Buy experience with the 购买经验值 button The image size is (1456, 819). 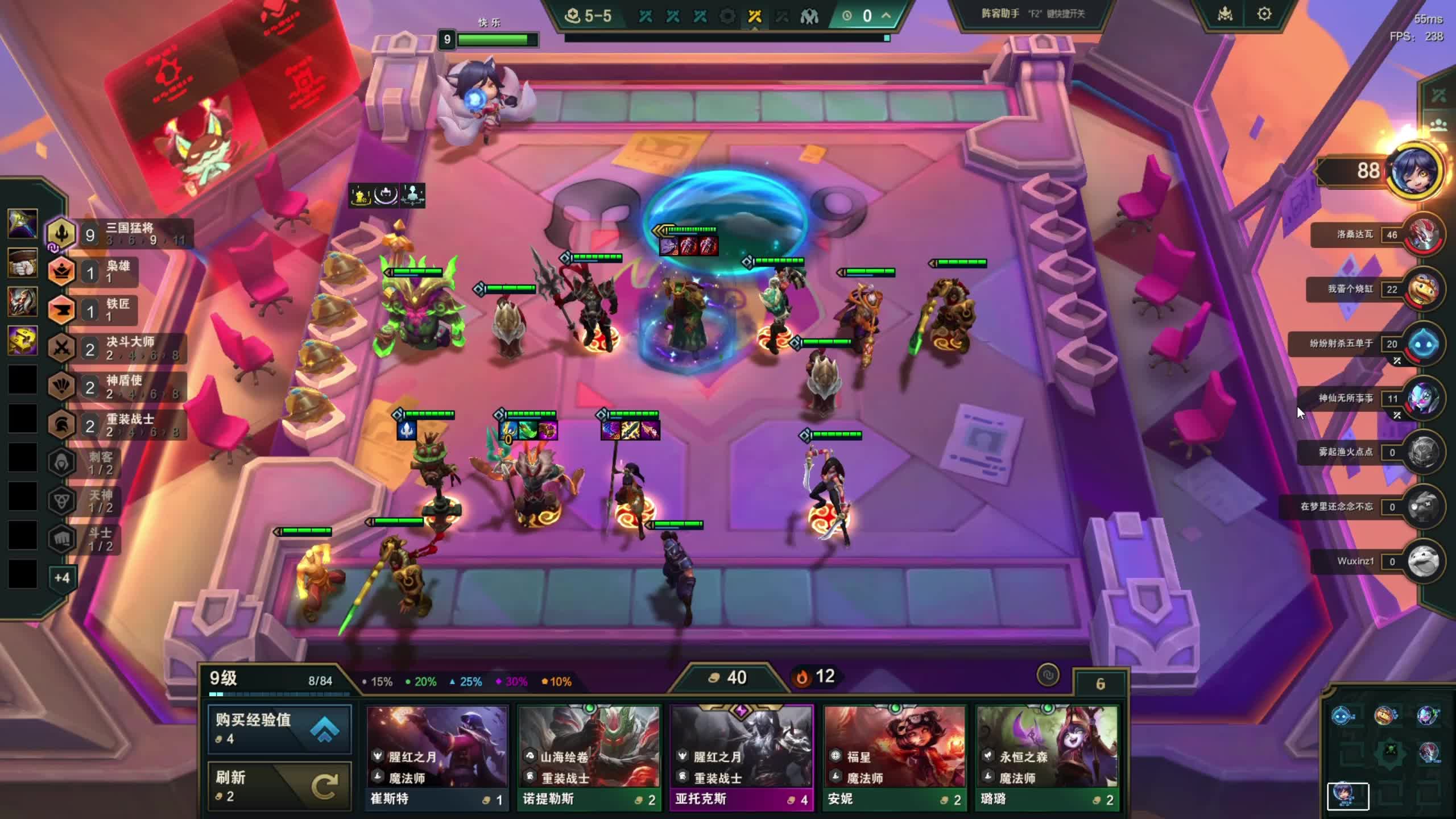(279, 729)
